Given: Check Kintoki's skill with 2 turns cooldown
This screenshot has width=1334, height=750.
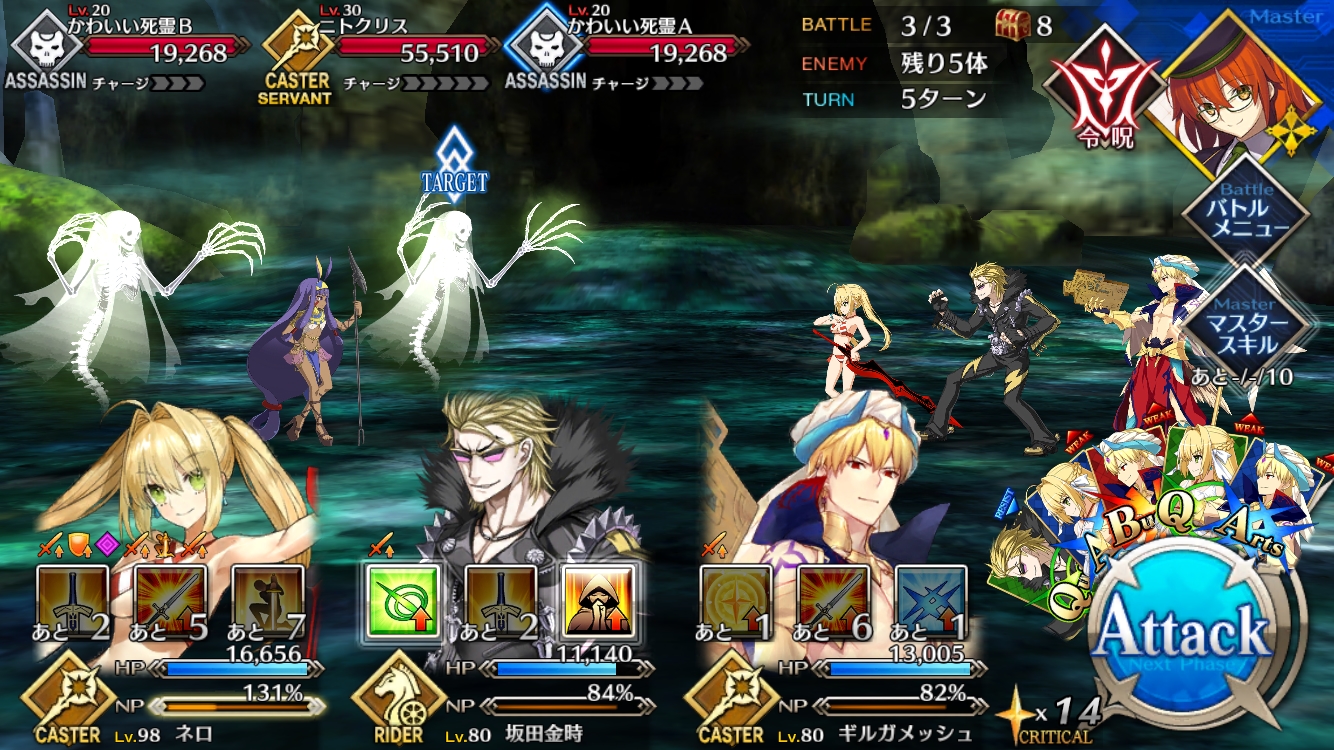Looking at the screenshot, I should tap(501, 600).
